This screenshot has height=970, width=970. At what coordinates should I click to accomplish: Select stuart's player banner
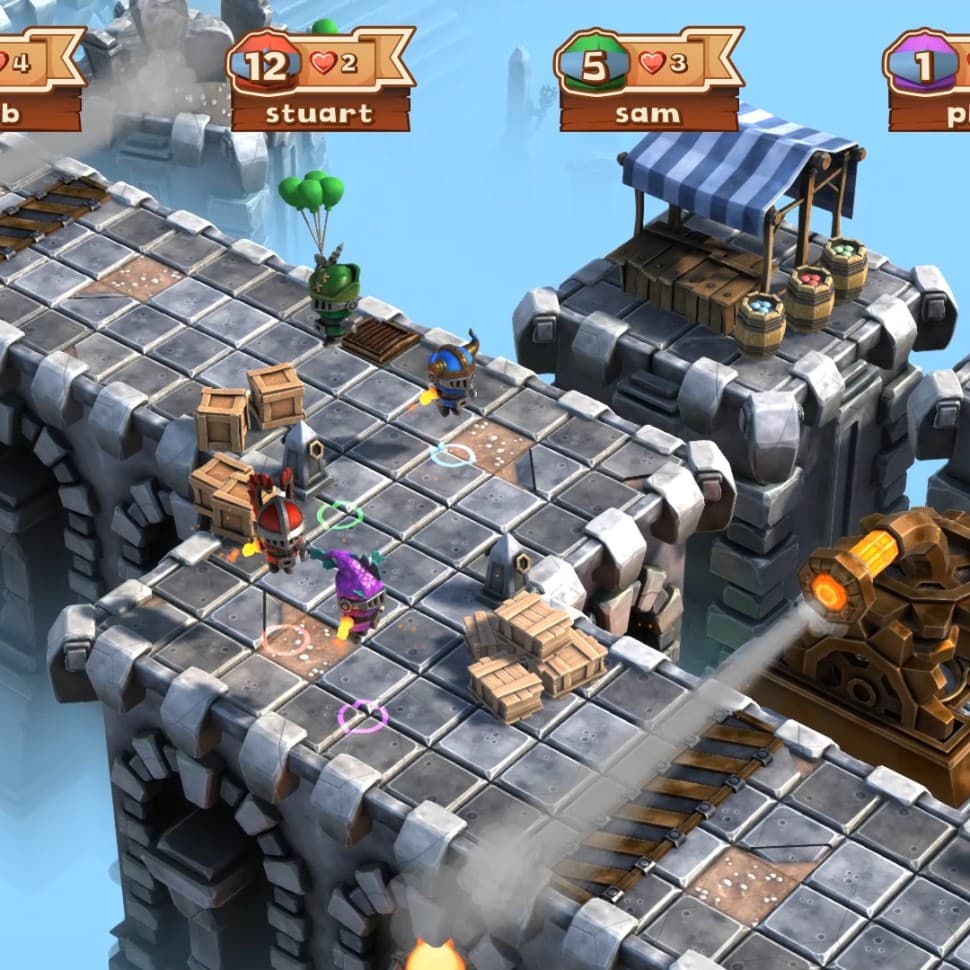320,80
